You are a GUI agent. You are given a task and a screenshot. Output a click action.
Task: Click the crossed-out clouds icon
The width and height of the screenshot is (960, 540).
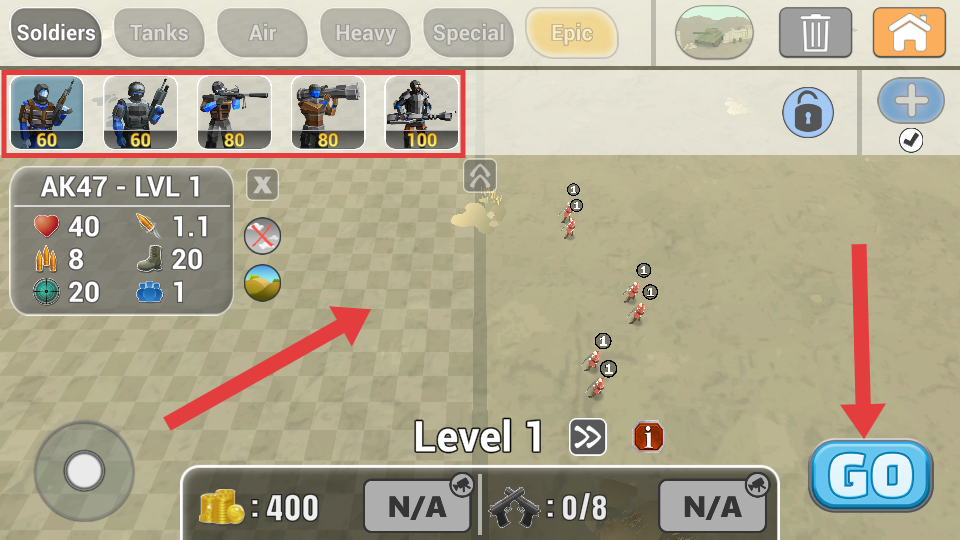click(x=263, y=235)
